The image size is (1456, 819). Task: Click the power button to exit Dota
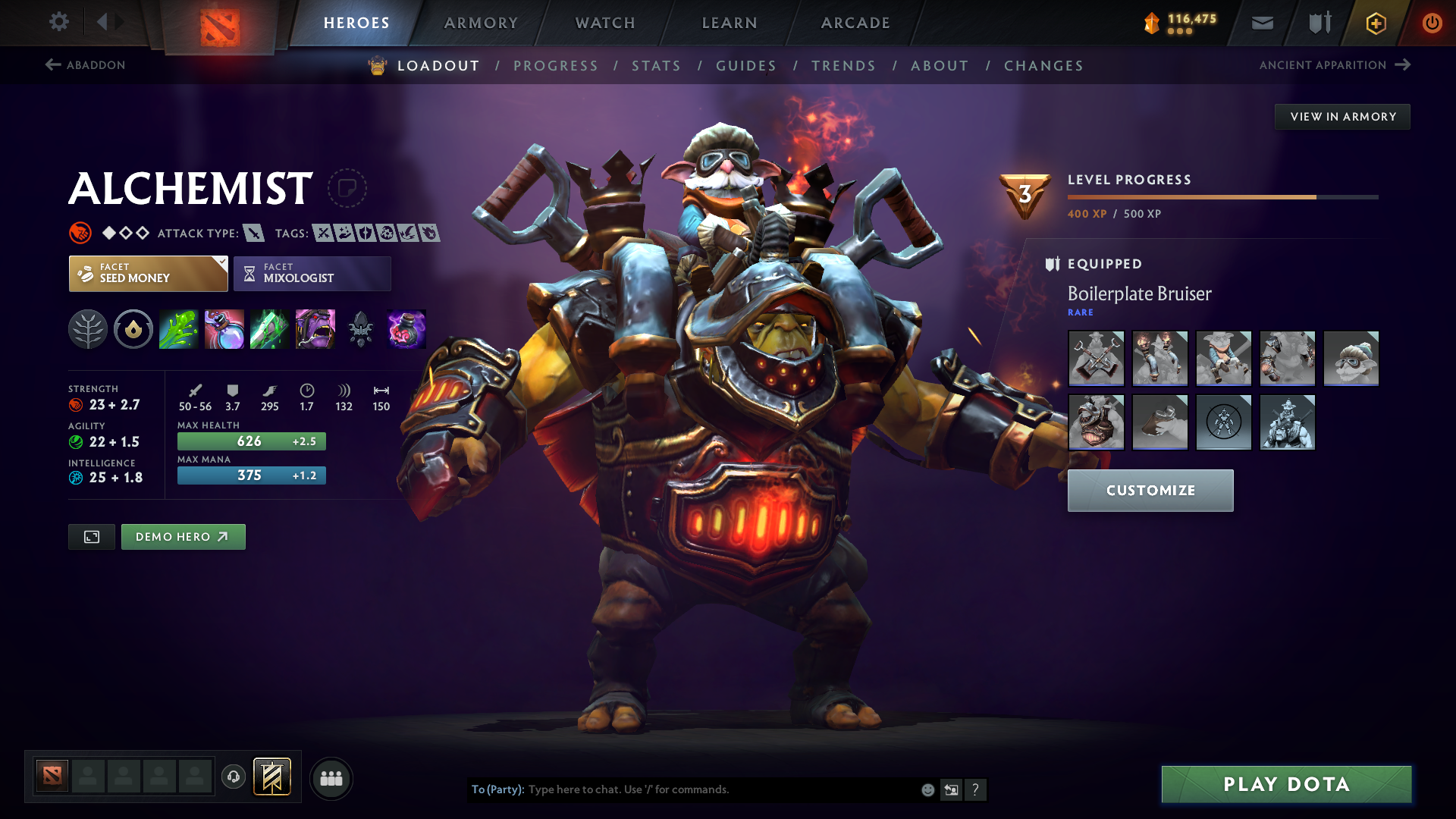click(1432, 23)
